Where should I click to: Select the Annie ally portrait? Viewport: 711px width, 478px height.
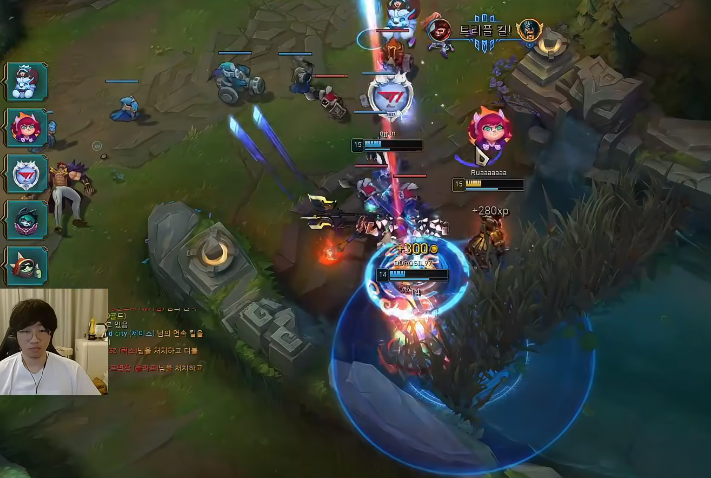pyautogui.click(x=27, y=128)
